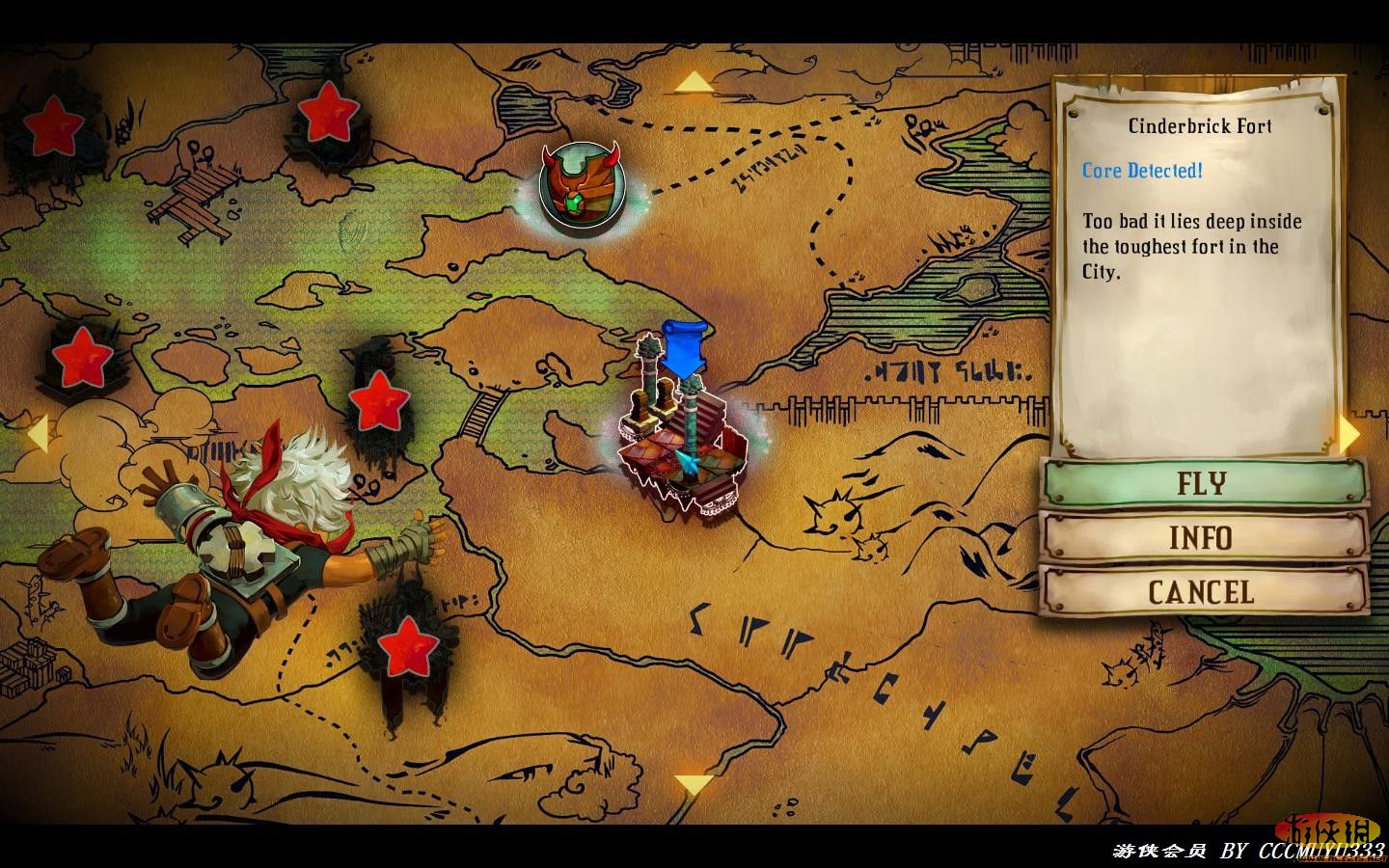Select the horned shield location marker

click(x=580, y=184)
